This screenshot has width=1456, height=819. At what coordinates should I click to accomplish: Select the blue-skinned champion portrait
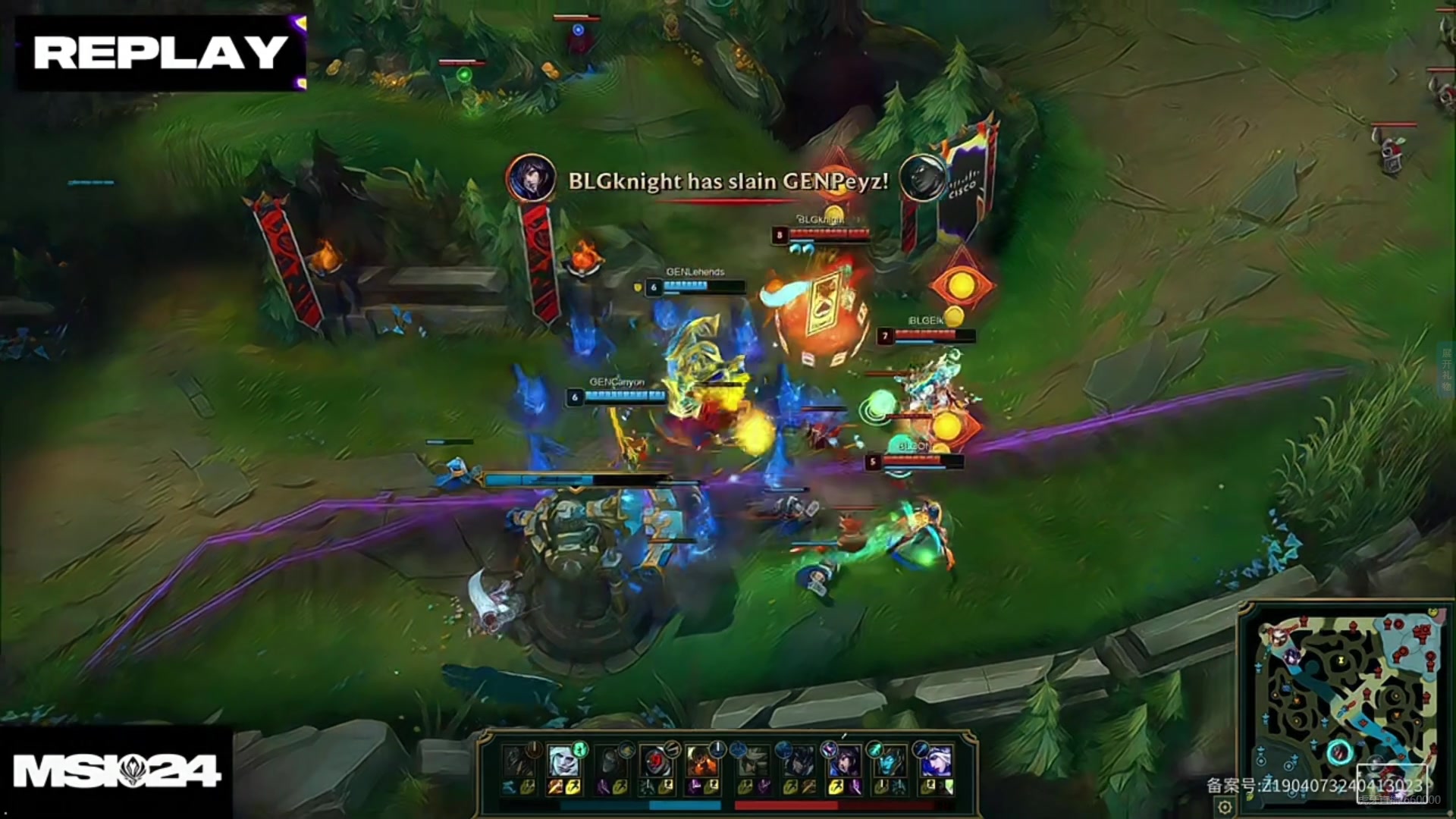point(889,761)
